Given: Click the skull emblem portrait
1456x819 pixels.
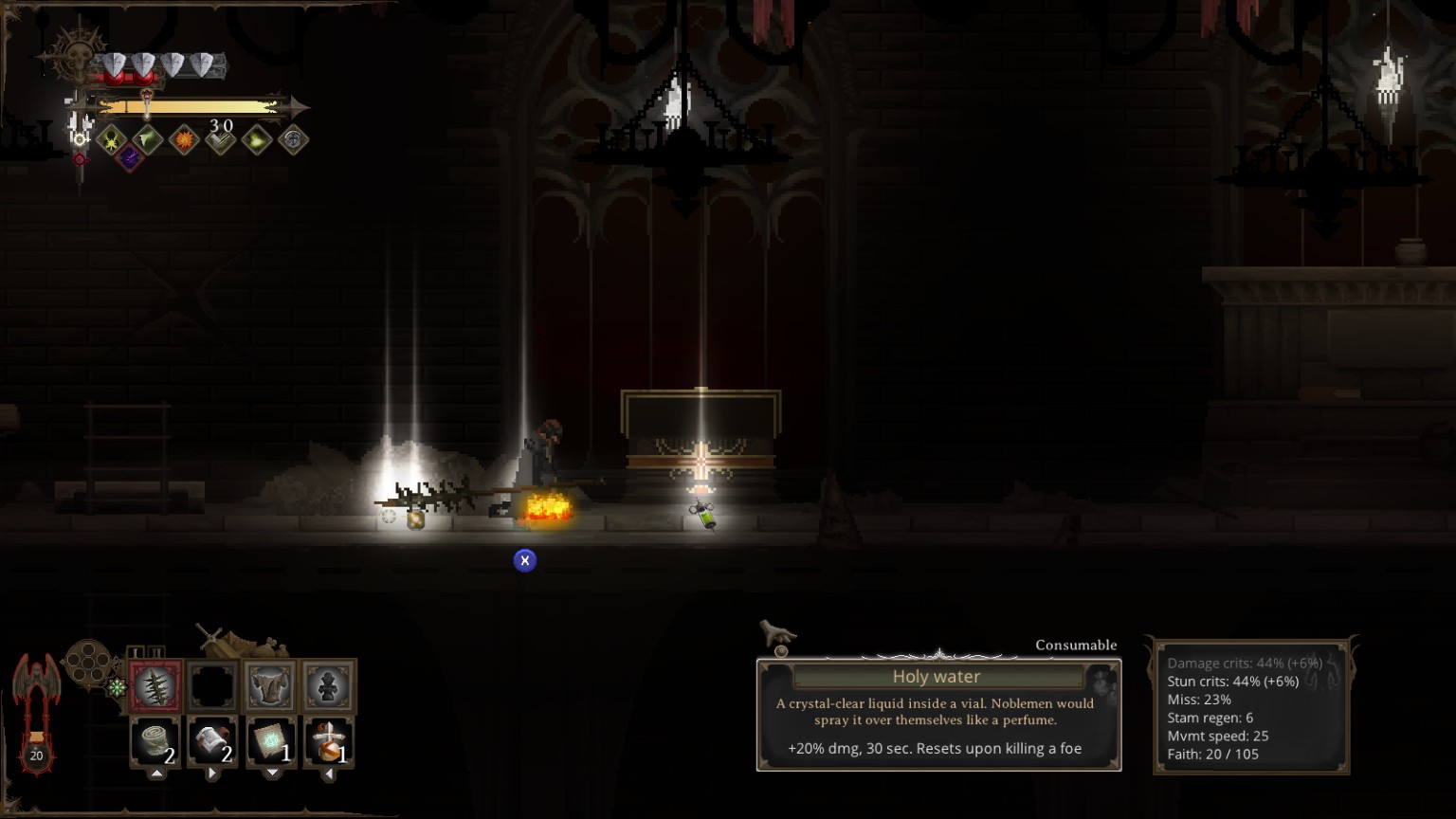Looking at the screenshot, I should (73, 57).
